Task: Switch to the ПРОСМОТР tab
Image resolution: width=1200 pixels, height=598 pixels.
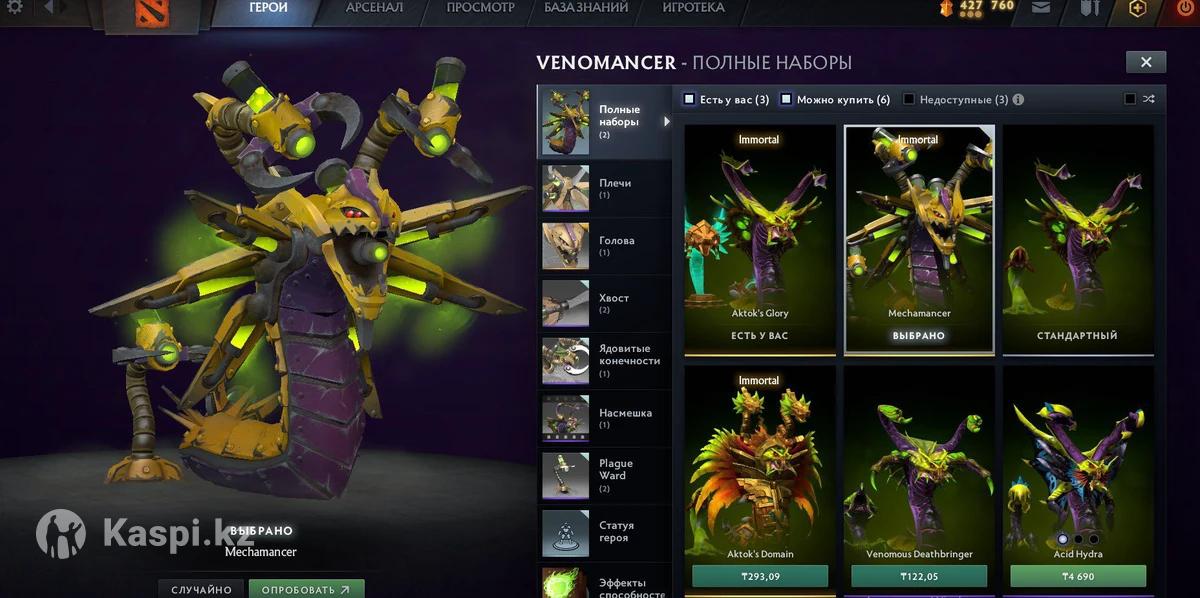Action: [x=480, y=8]
